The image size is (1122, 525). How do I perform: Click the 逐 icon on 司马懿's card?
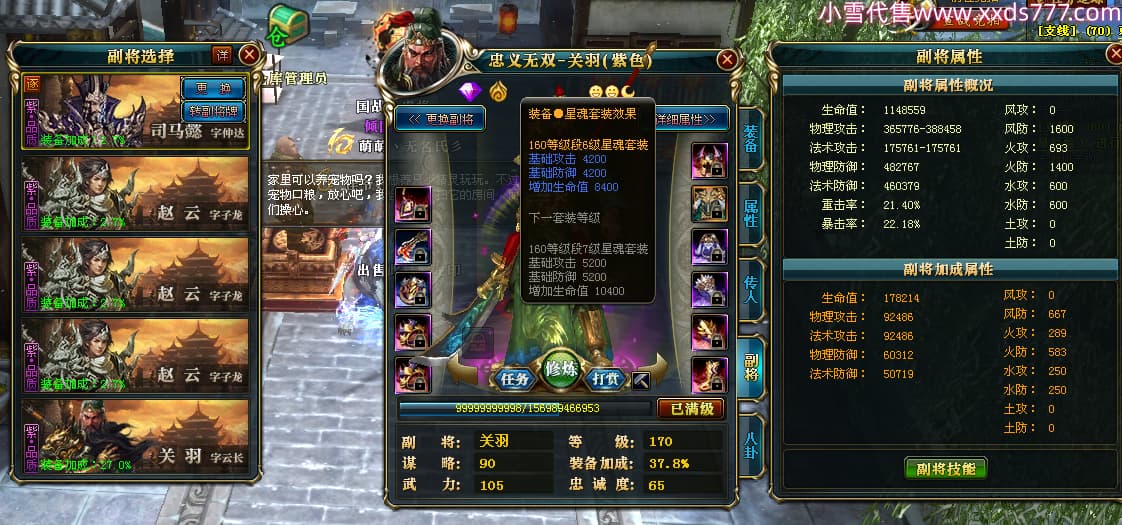(32, 84)
